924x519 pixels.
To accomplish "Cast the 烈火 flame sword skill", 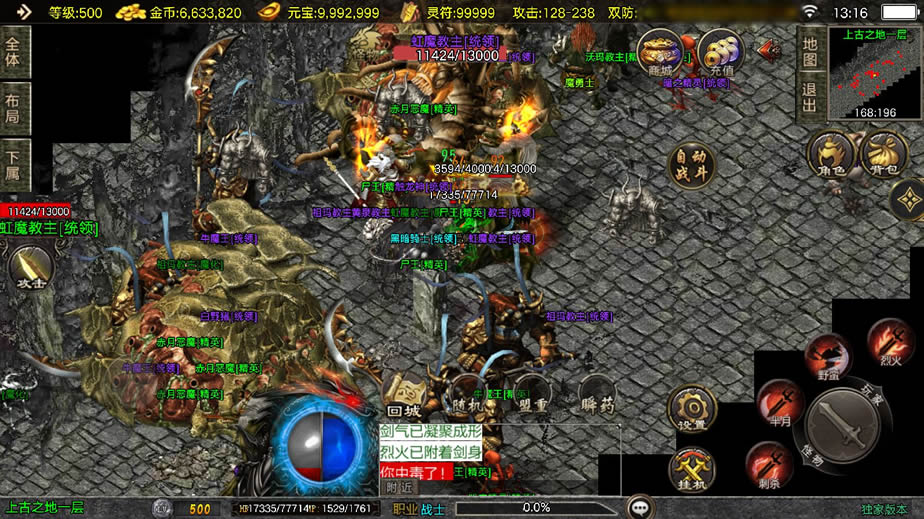I will click(889, 341).
